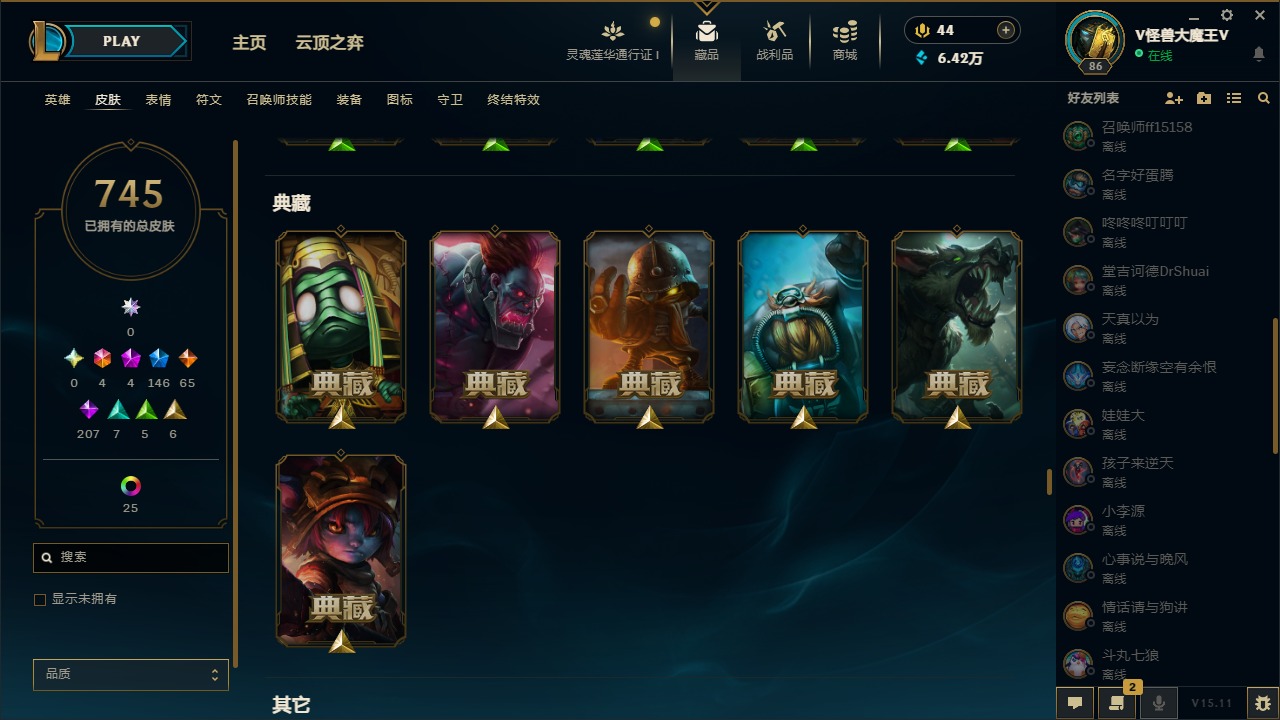Viewport: 1280px width, 720px height.
Task: Click the PLAY button
Action: pyautogui.click(x=121, y=41)
